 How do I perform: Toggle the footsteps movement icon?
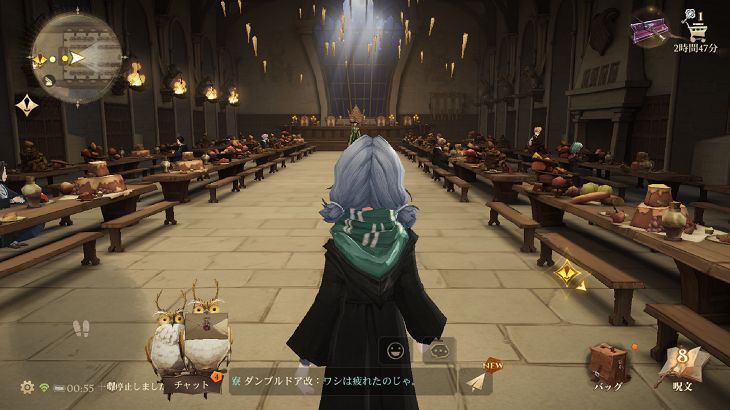[82, 328]
